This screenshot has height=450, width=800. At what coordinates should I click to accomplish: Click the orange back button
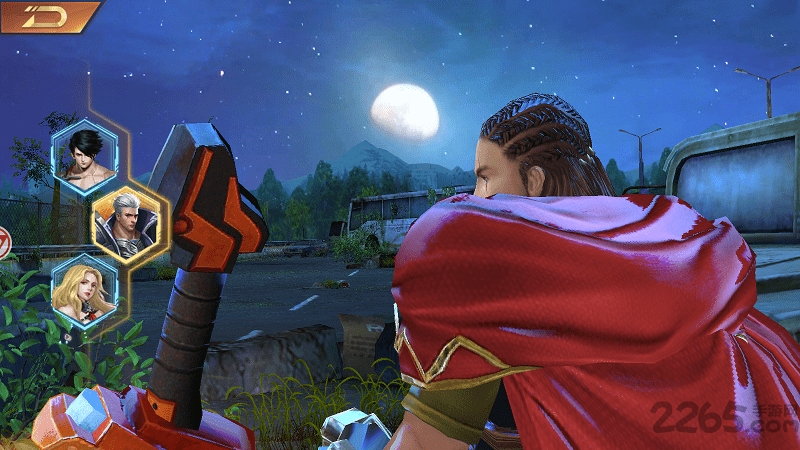pyautogui.click(x=48, y=17)
